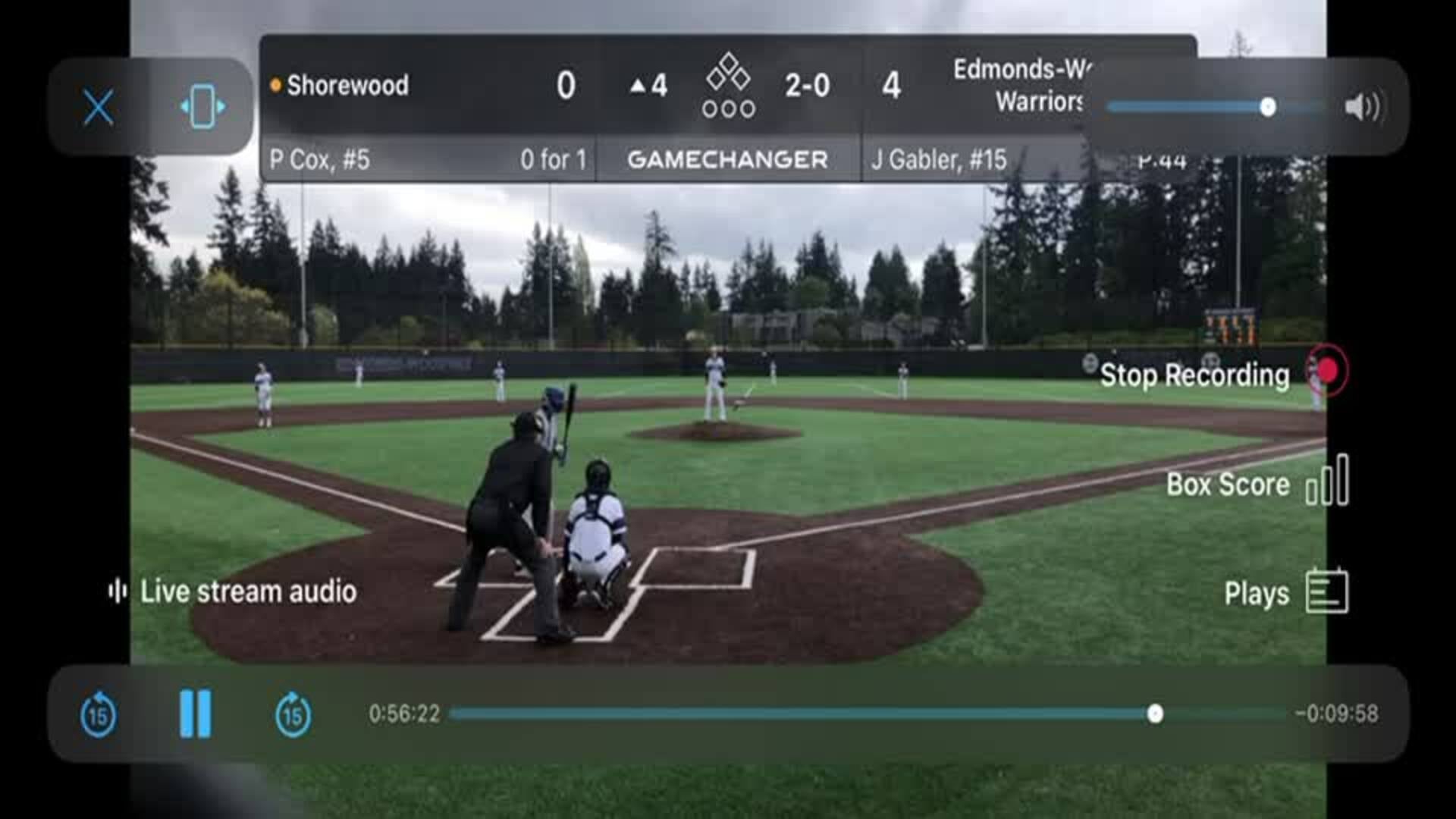The width and height of the screenshot is (1456, 819).
Task: Tap the rotate orientation icon
Action: (200, 107)
